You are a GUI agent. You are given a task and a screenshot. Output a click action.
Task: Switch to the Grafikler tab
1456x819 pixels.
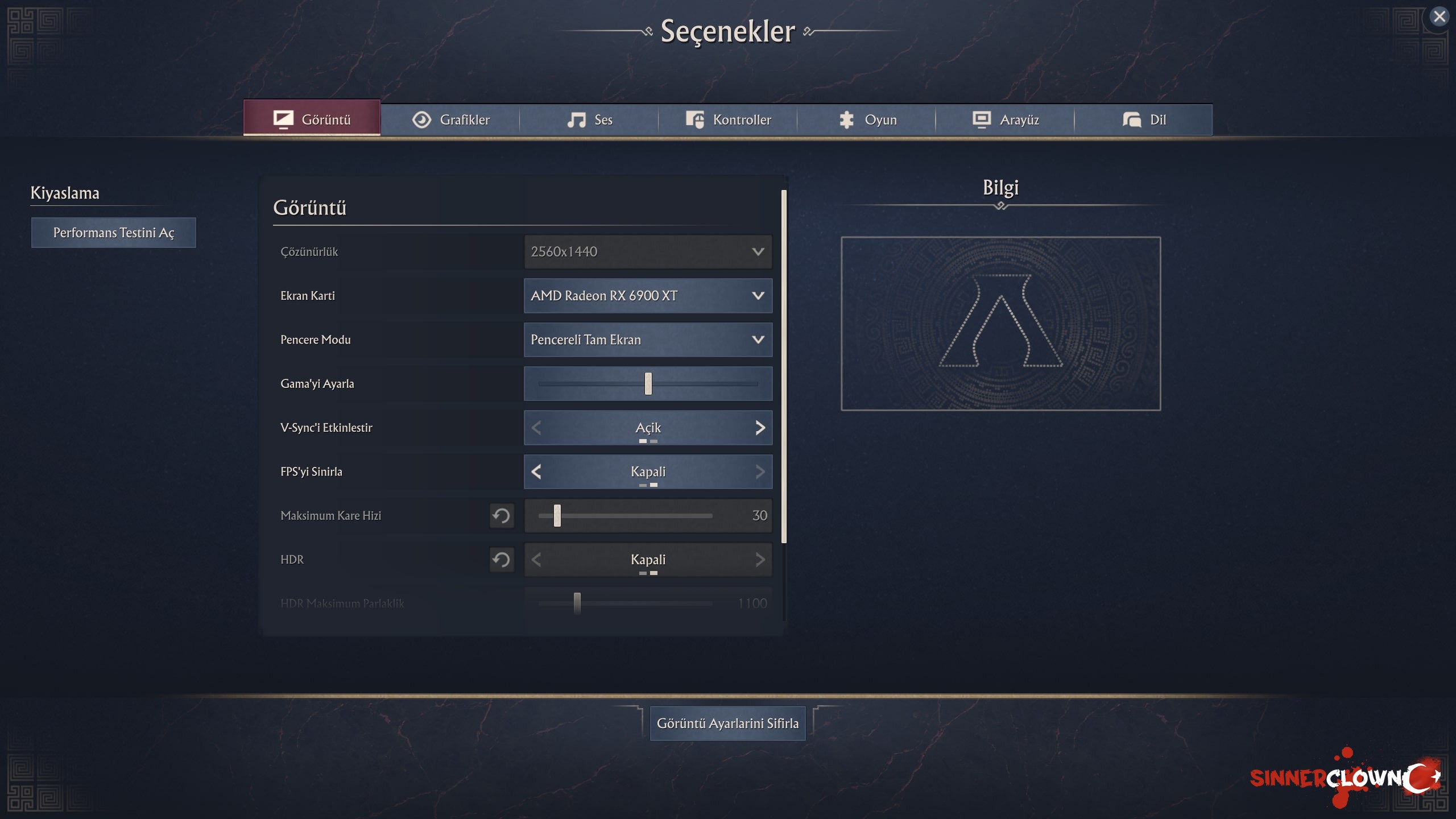(450, 120)
